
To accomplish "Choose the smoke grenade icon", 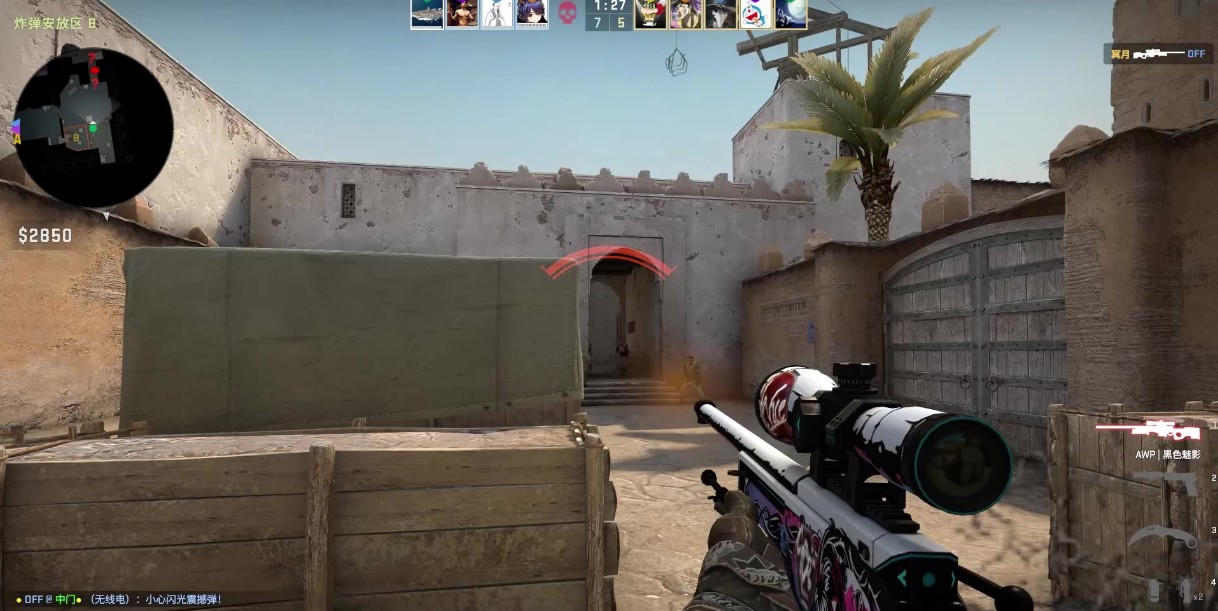I will pos(1155,589).
